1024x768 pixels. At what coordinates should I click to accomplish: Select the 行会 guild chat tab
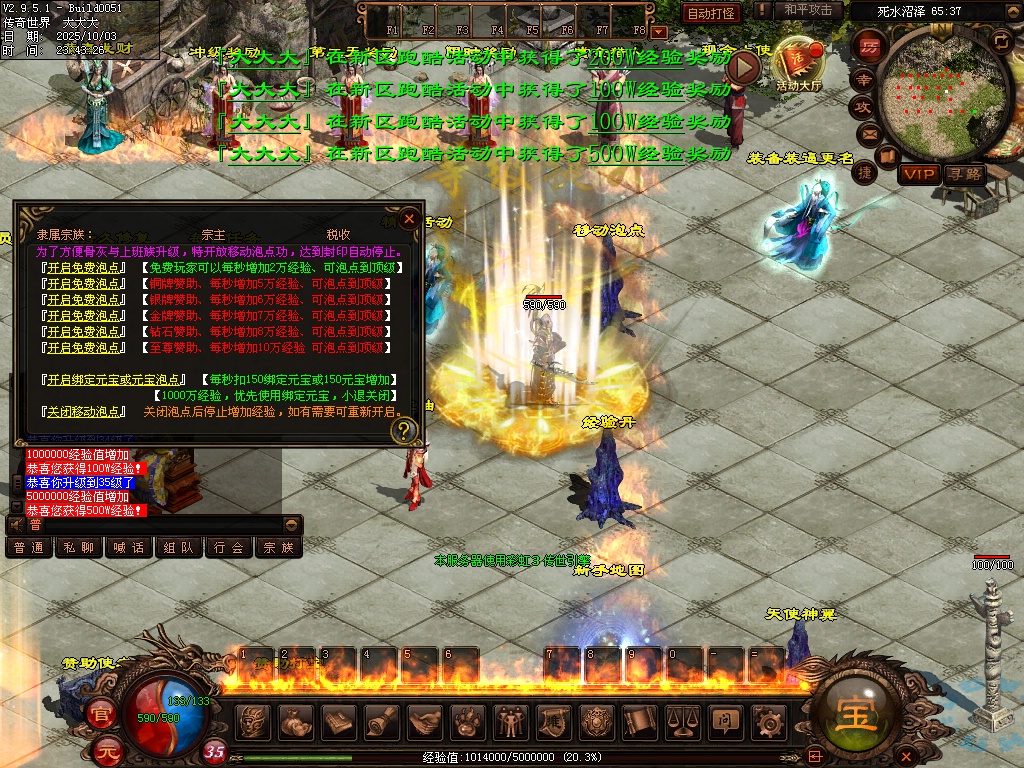tap(229, 547)
